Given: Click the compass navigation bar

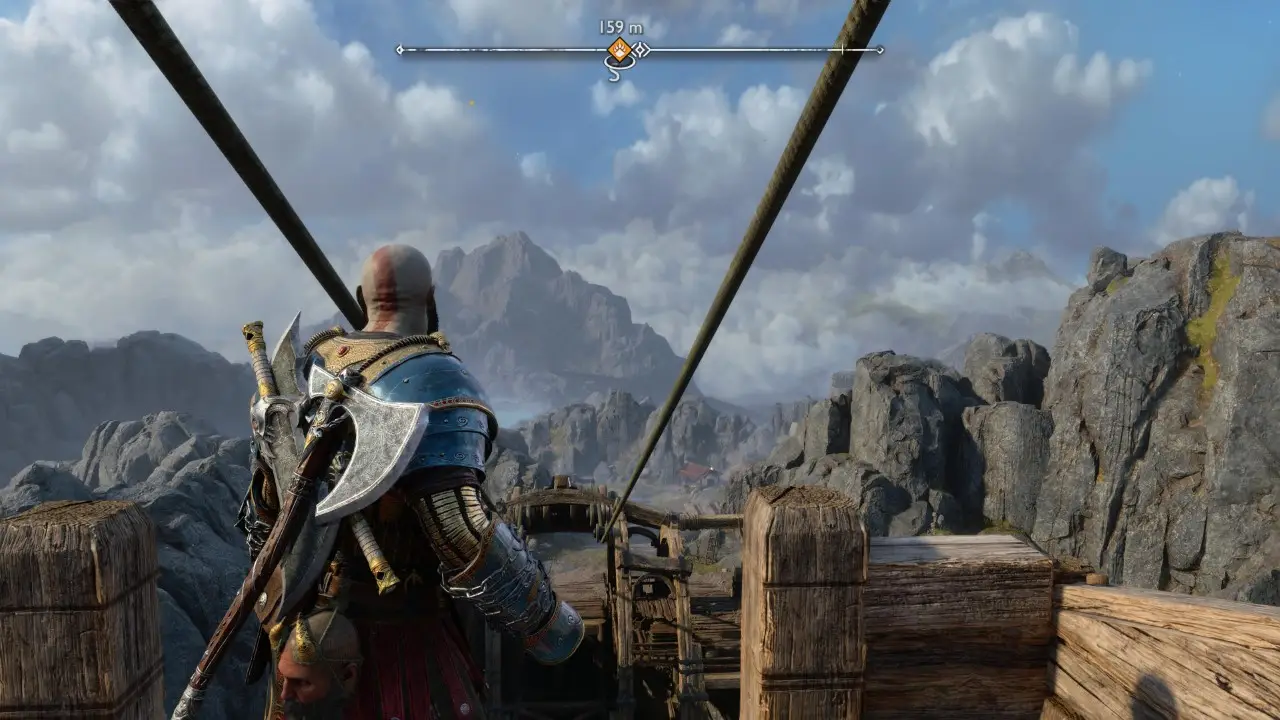Looking at the screenshot, I should 520,48.
